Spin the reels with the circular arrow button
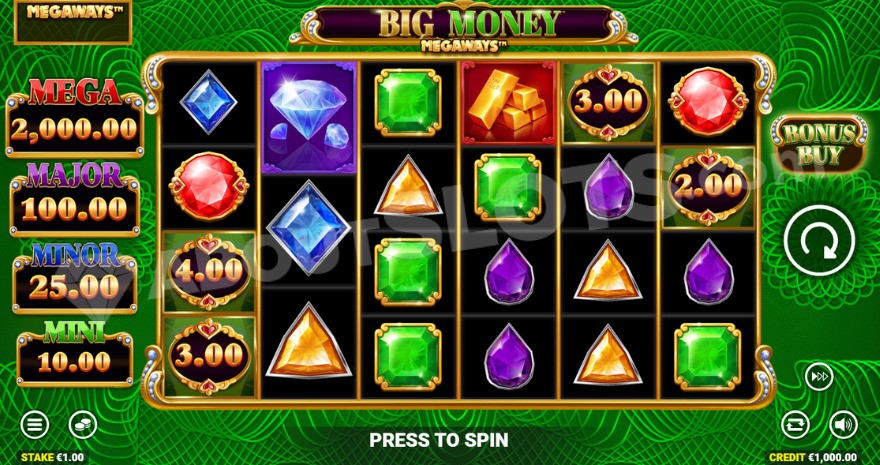The image size is (880, 465). 817,241
